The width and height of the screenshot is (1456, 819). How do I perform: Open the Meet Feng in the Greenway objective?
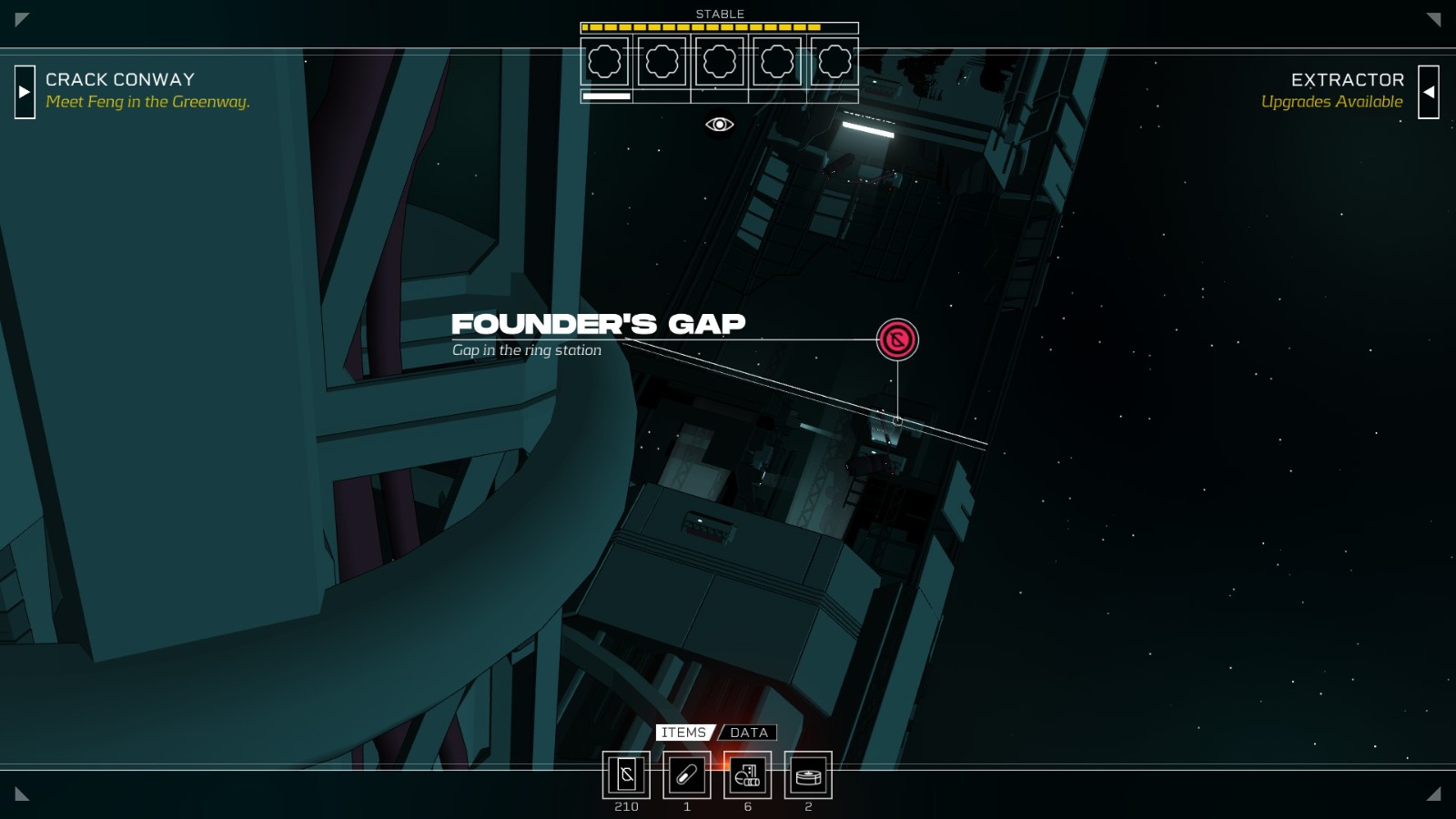click(146, 102)
